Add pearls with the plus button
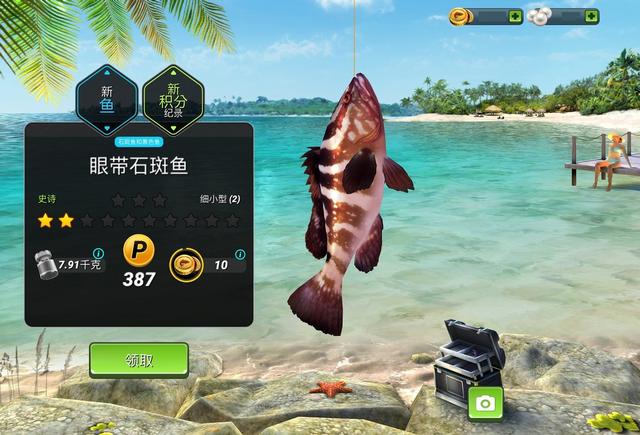 pyautogui.click(x=591, y=16)
